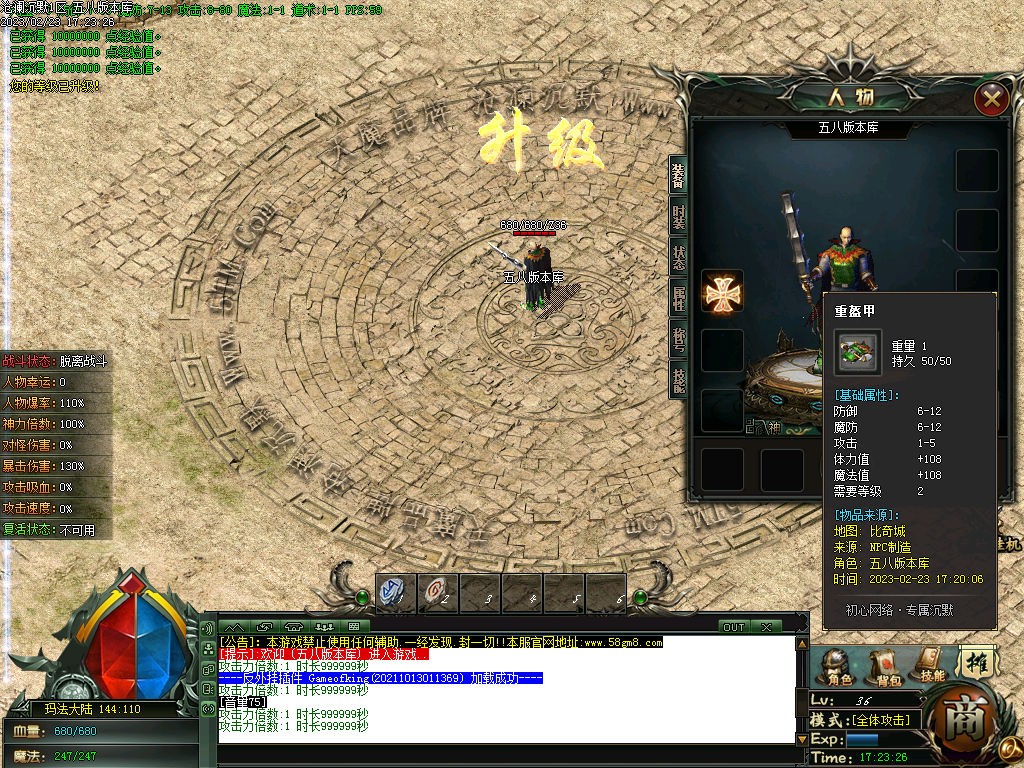
Task: Switch to the 属性 attributes tab
Action: [x=679, y=297]
